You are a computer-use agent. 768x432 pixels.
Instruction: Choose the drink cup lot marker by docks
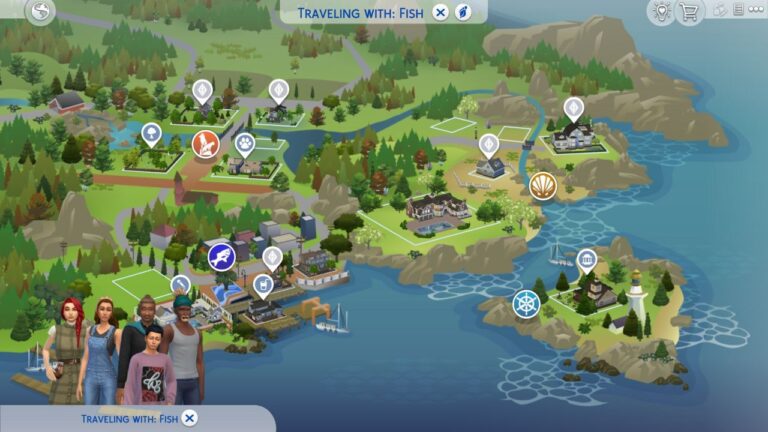[x=262, y=286]
